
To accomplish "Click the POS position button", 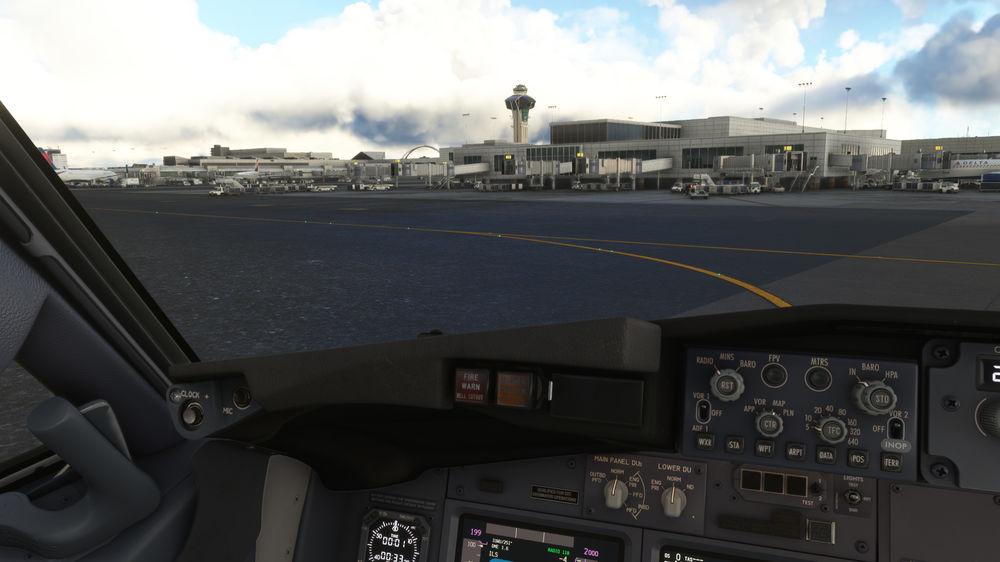I will pyautogui.click(x=858, y=457).
